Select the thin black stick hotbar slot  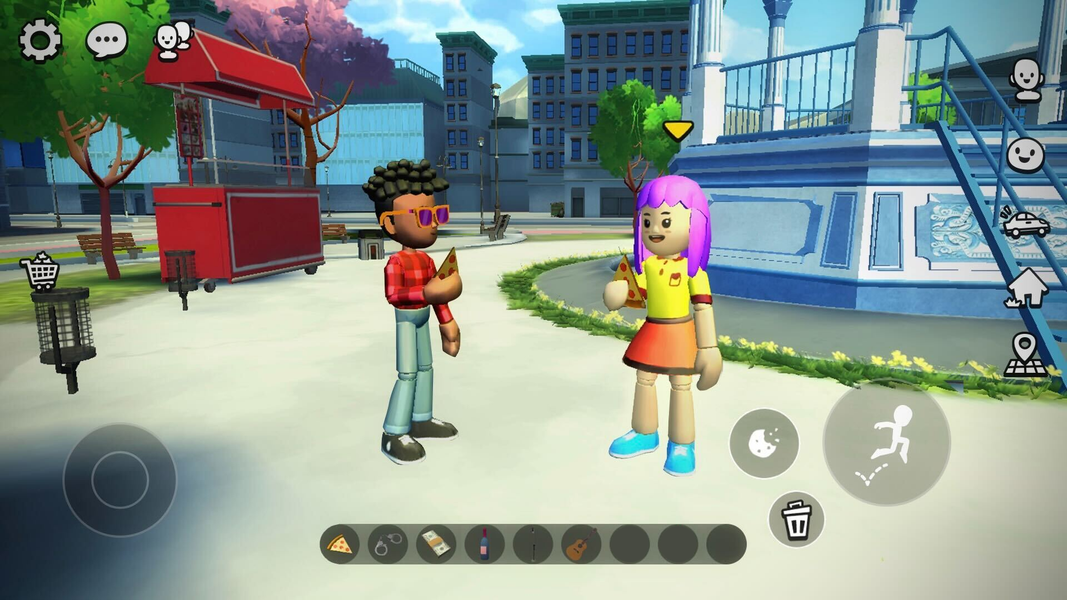[x=533, y=545]
